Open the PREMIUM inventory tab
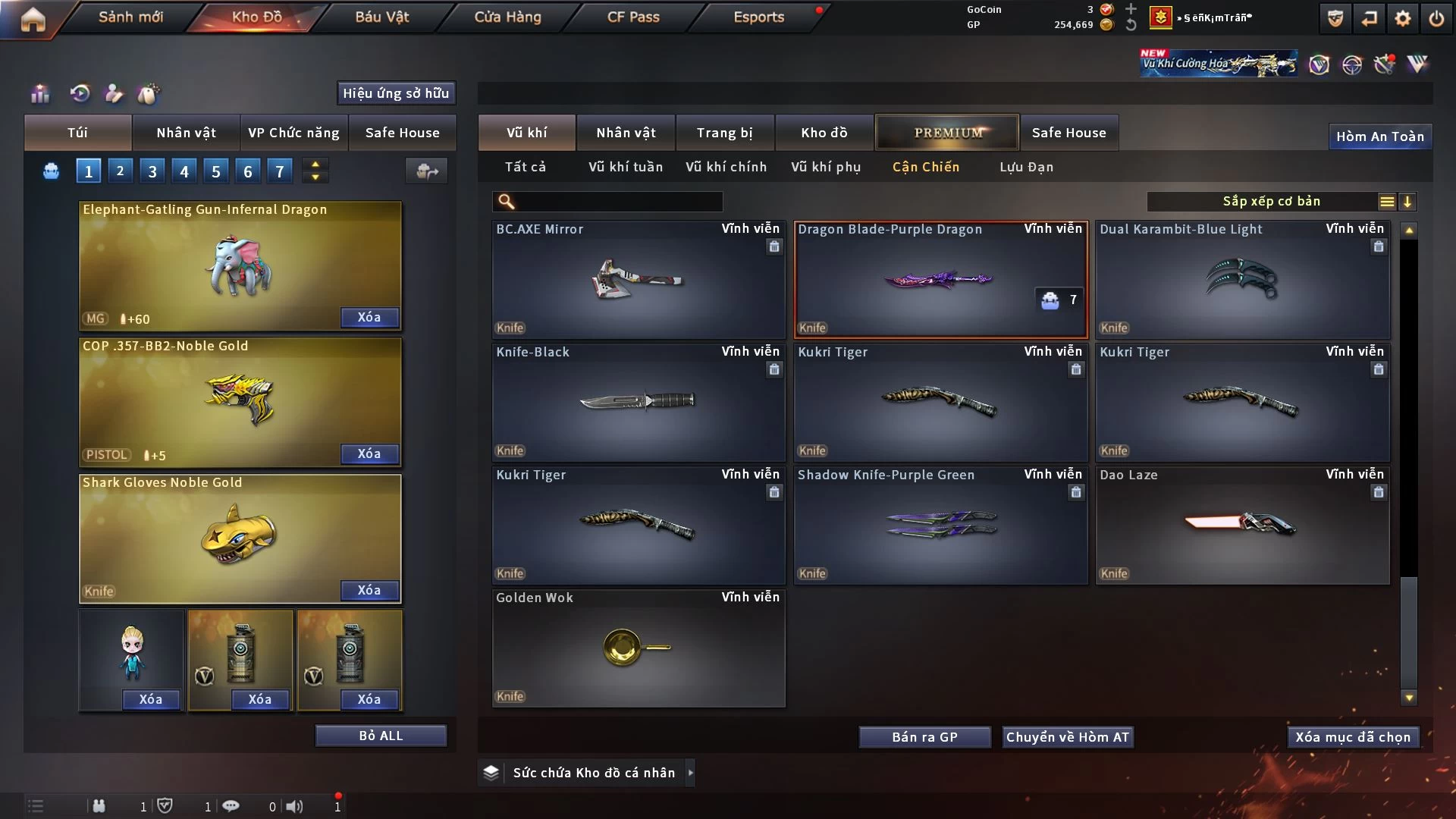1456x819 pixels. coord(947,133)
